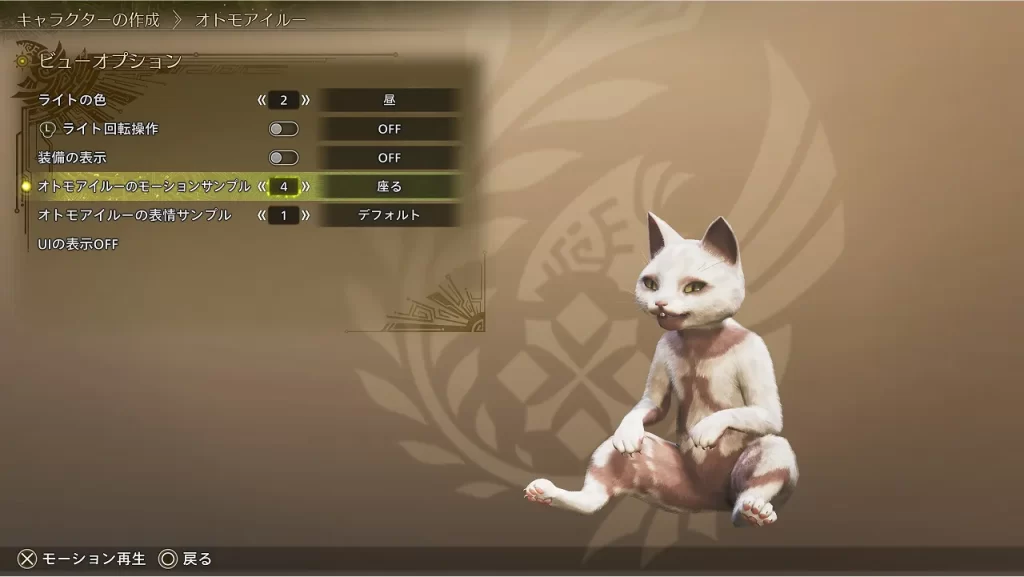Decrease the ライトの色 value with left arrow
The height and width of the screenshot is (577, 1024).
coord(262,100)
